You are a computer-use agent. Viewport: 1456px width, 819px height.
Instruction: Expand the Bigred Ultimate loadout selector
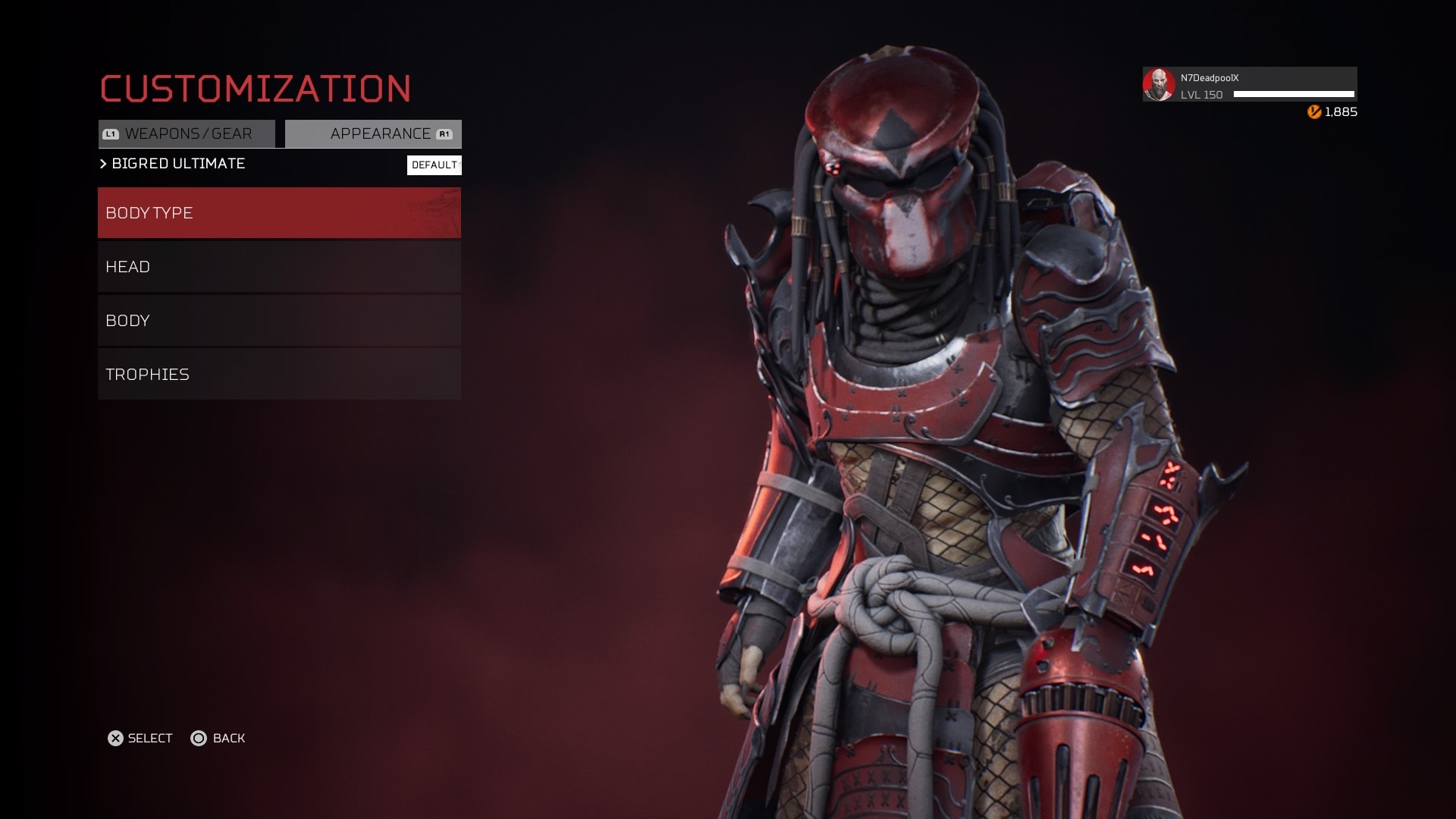(x=173, y=164)
